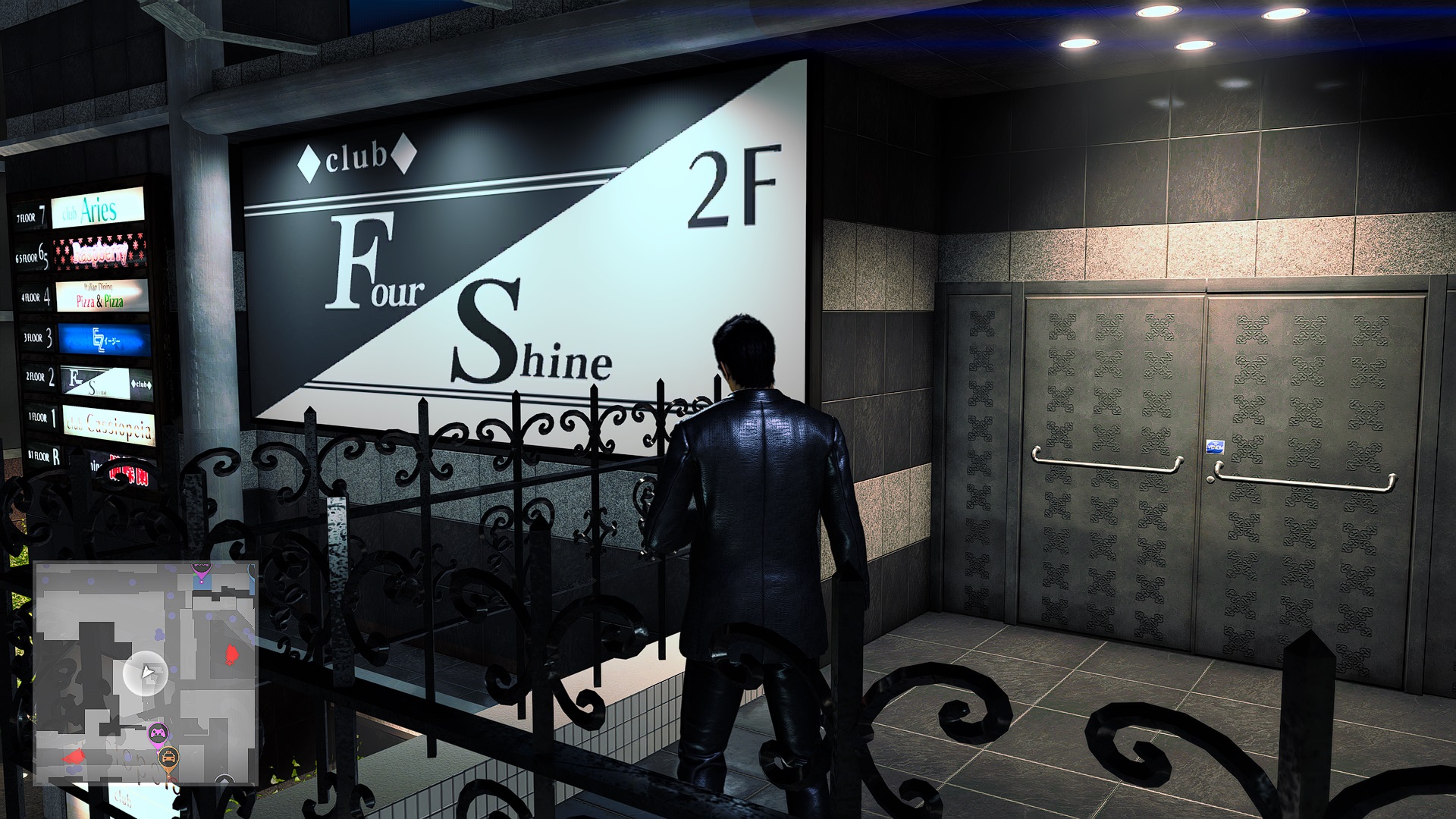Click the Raspberry 6F neon sign
This screenshot has width=1456, height=819.
(99, 253)
